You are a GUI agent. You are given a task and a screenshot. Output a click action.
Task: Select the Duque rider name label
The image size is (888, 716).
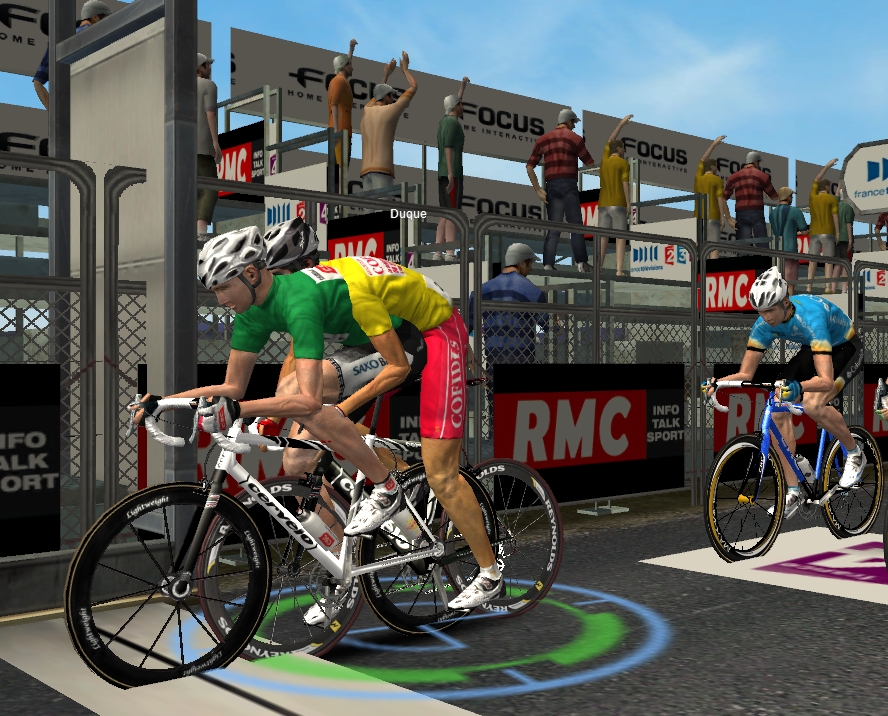[x=408, y=213]
